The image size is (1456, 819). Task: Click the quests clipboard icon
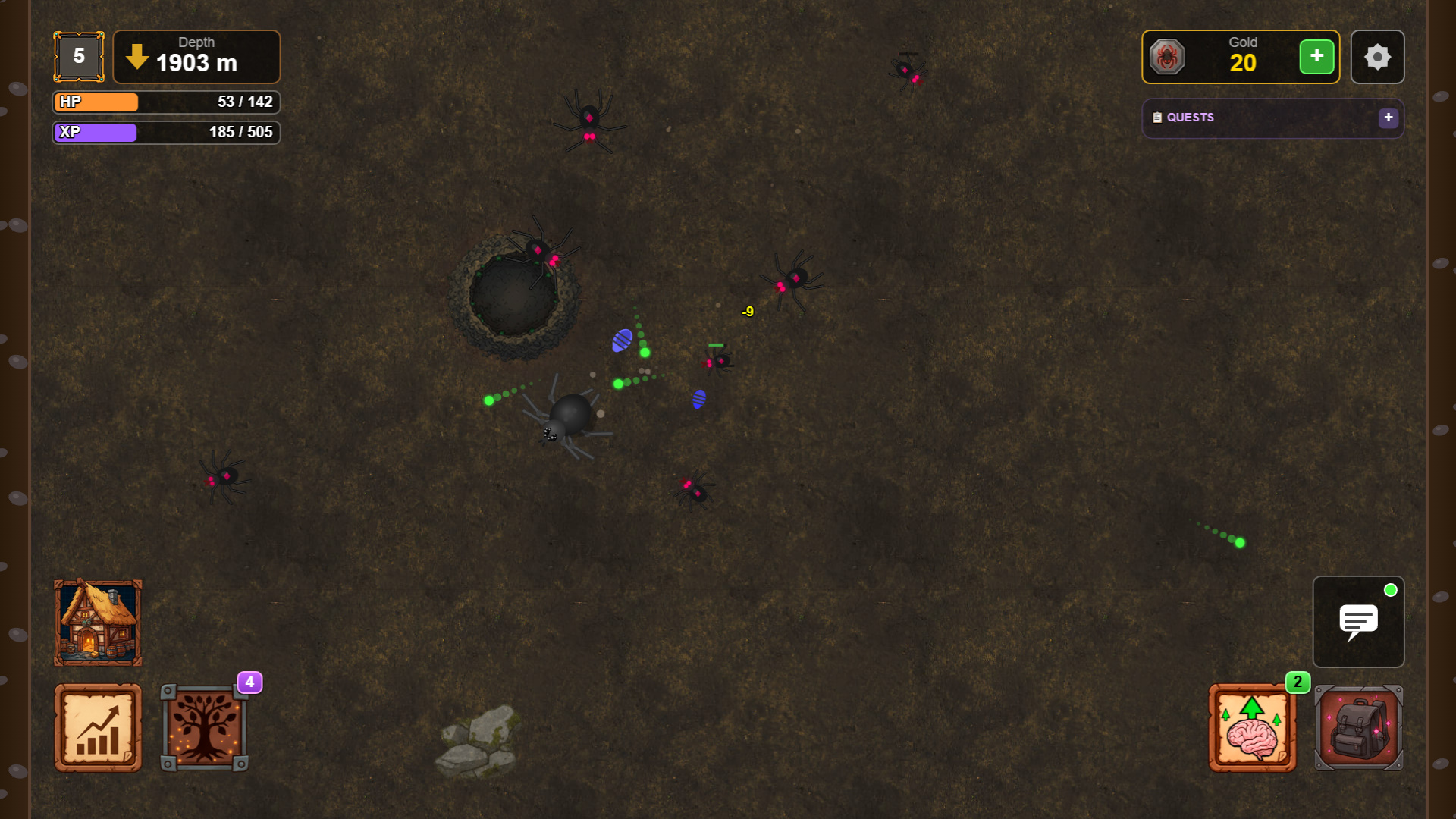pyautogui.click(x=1156, y=118)
